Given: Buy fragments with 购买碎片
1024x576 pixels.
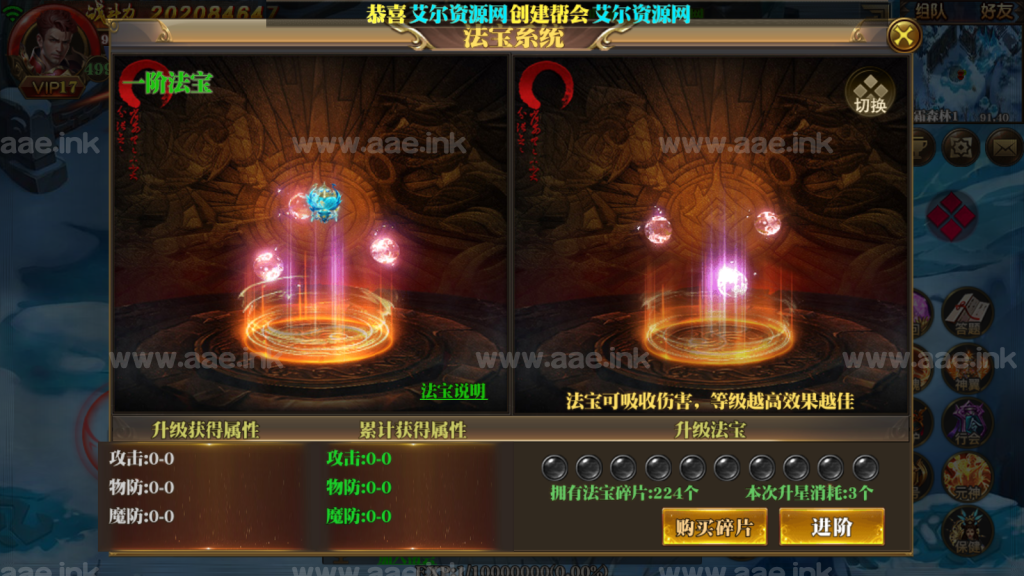Looking at the screenshot, I should 714,527.
